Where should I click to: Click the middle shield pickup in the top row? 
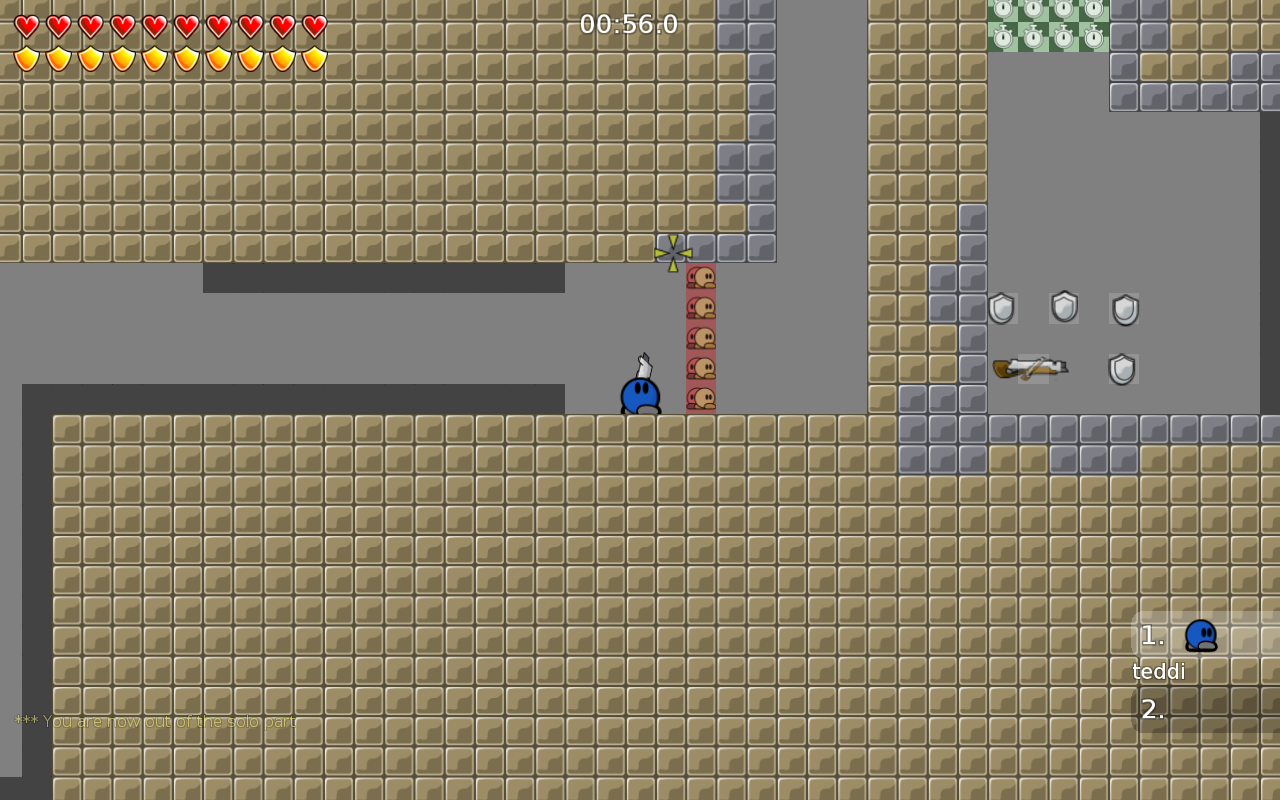point(1063,307)
